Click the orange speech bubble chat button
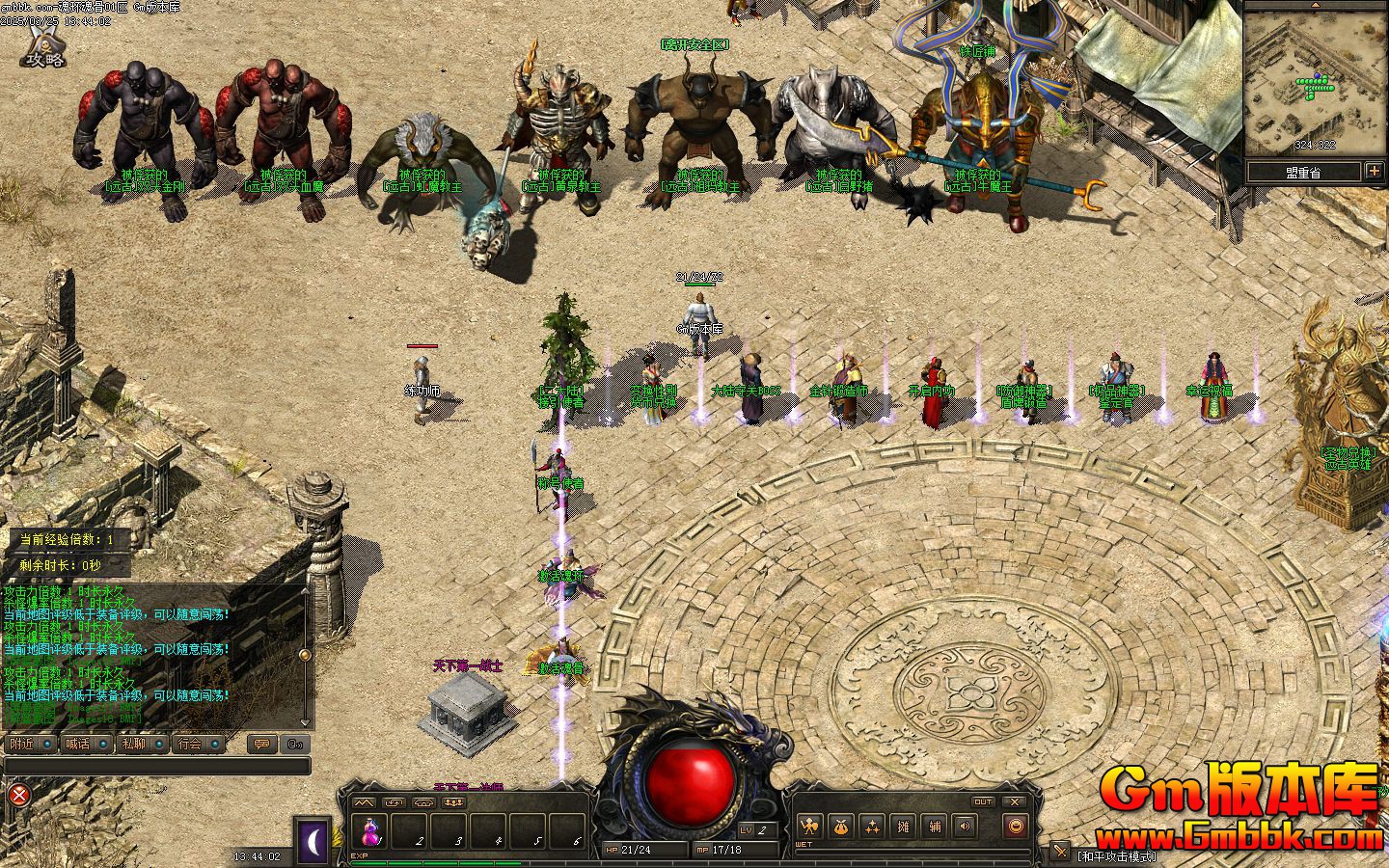This screenshot has height=868, width=1389. coord(260,744)
